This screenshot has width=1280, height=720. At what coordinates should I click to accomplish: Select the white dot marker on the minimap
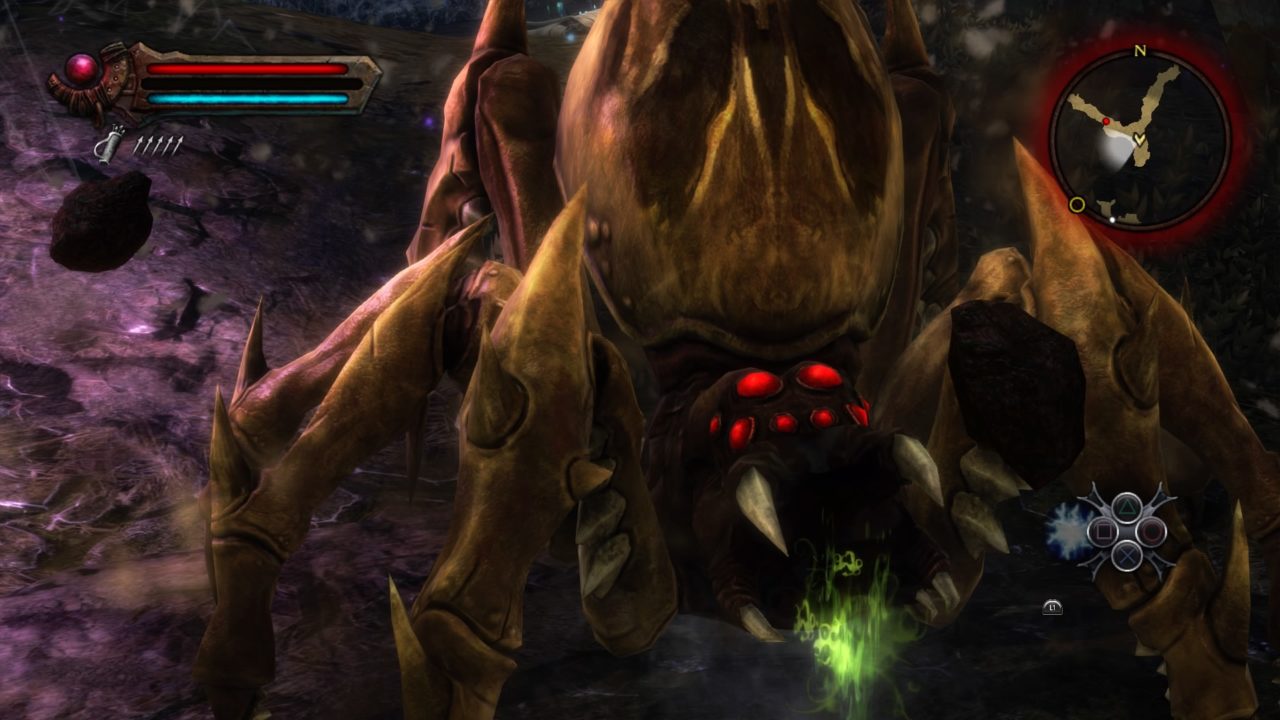[x=1112, y=216]
